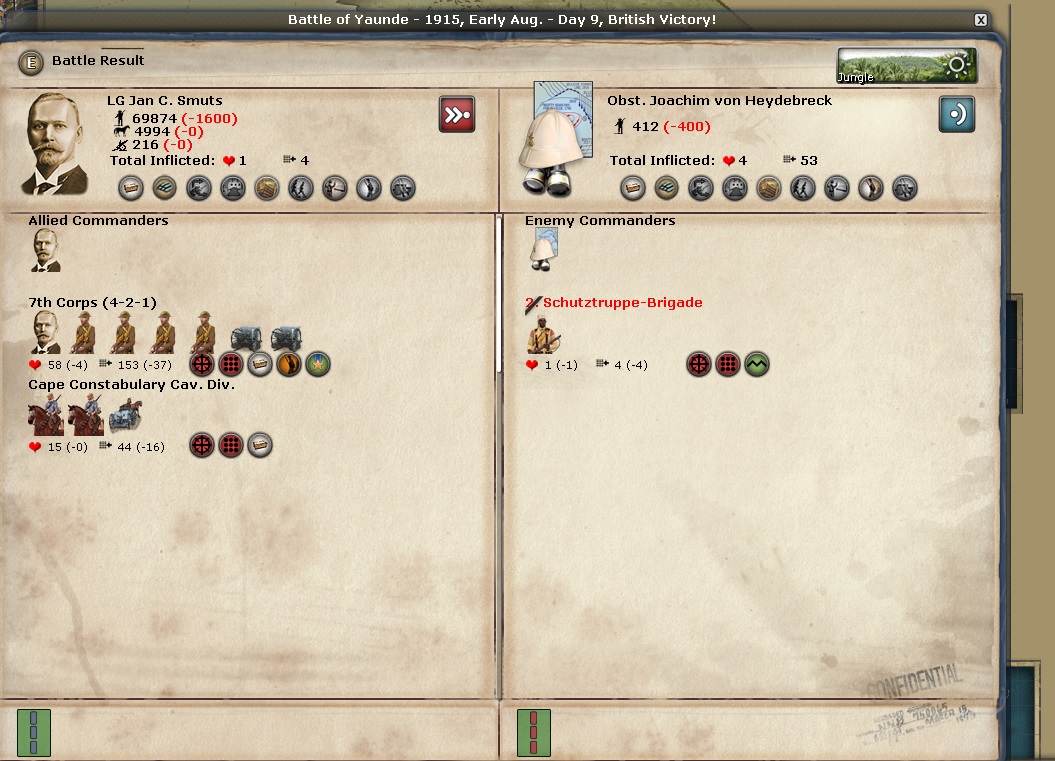This screenshot has height=761, width=1055.
Task: Click the blue defensive posture button
Action: pos(956,115)
